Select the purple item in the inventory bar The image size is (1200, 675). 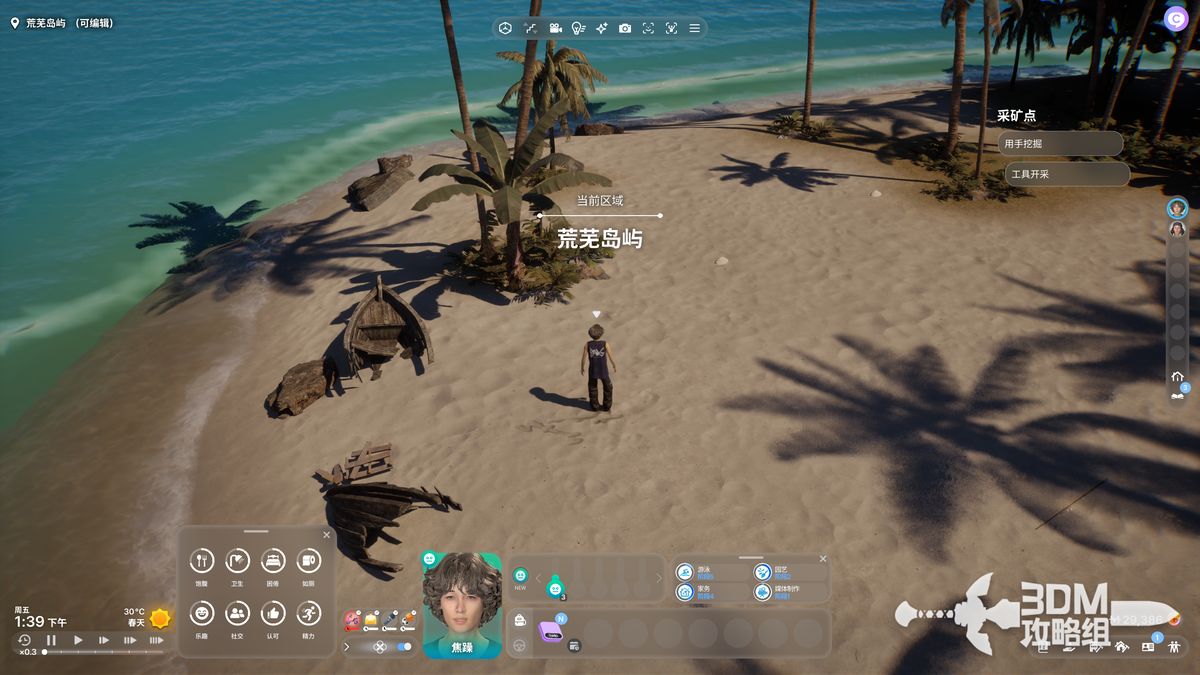(x=551, y=630)
